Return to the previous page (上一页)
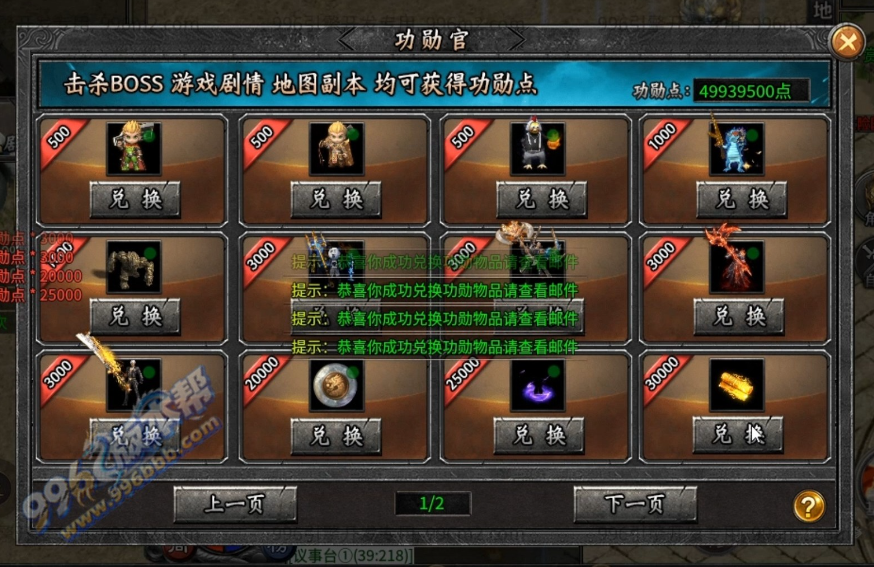Viewport: 874px width, 567px height. click(235, 504)
